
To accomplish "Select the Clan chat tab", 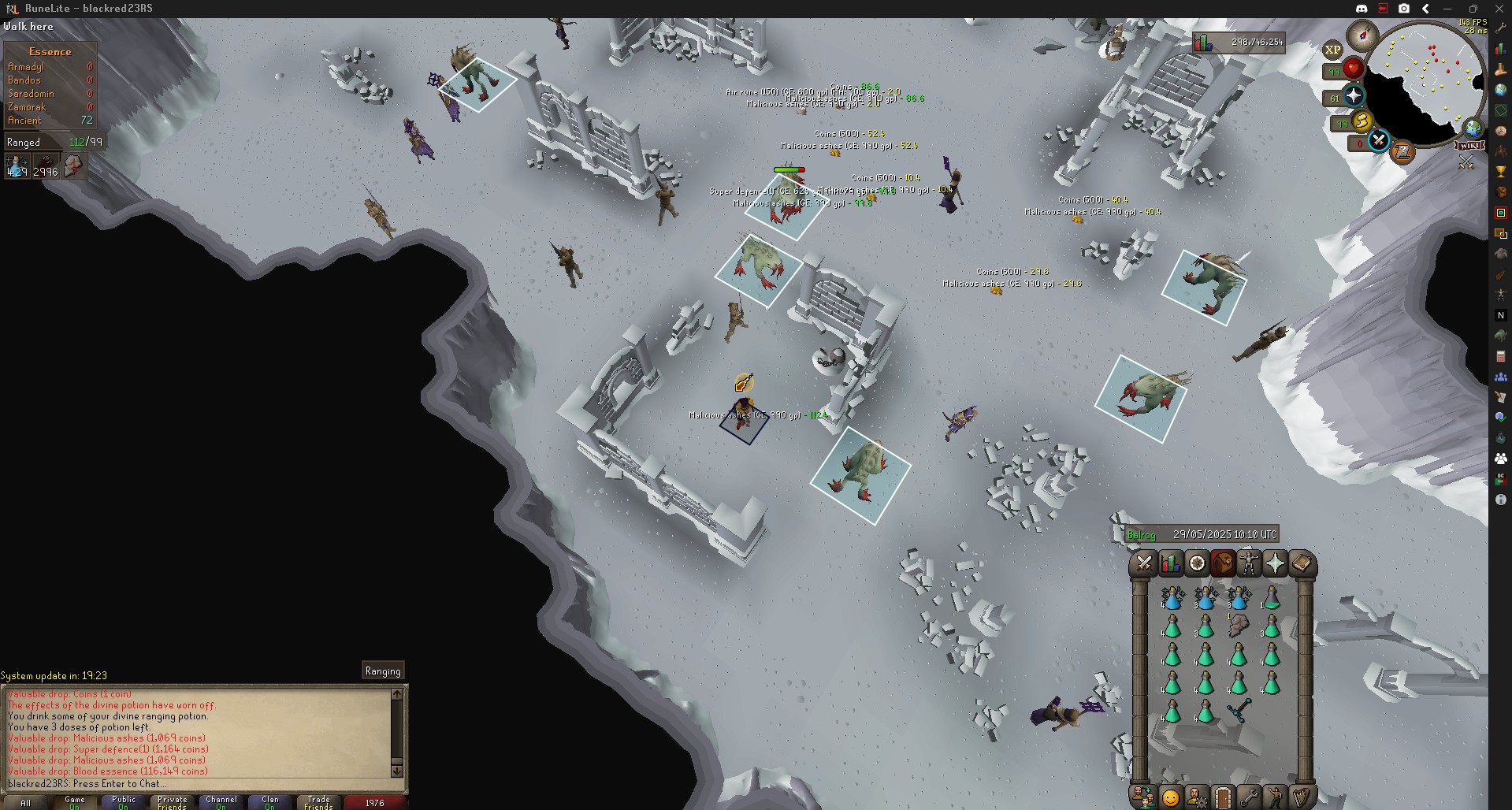I will coord(270,802).
